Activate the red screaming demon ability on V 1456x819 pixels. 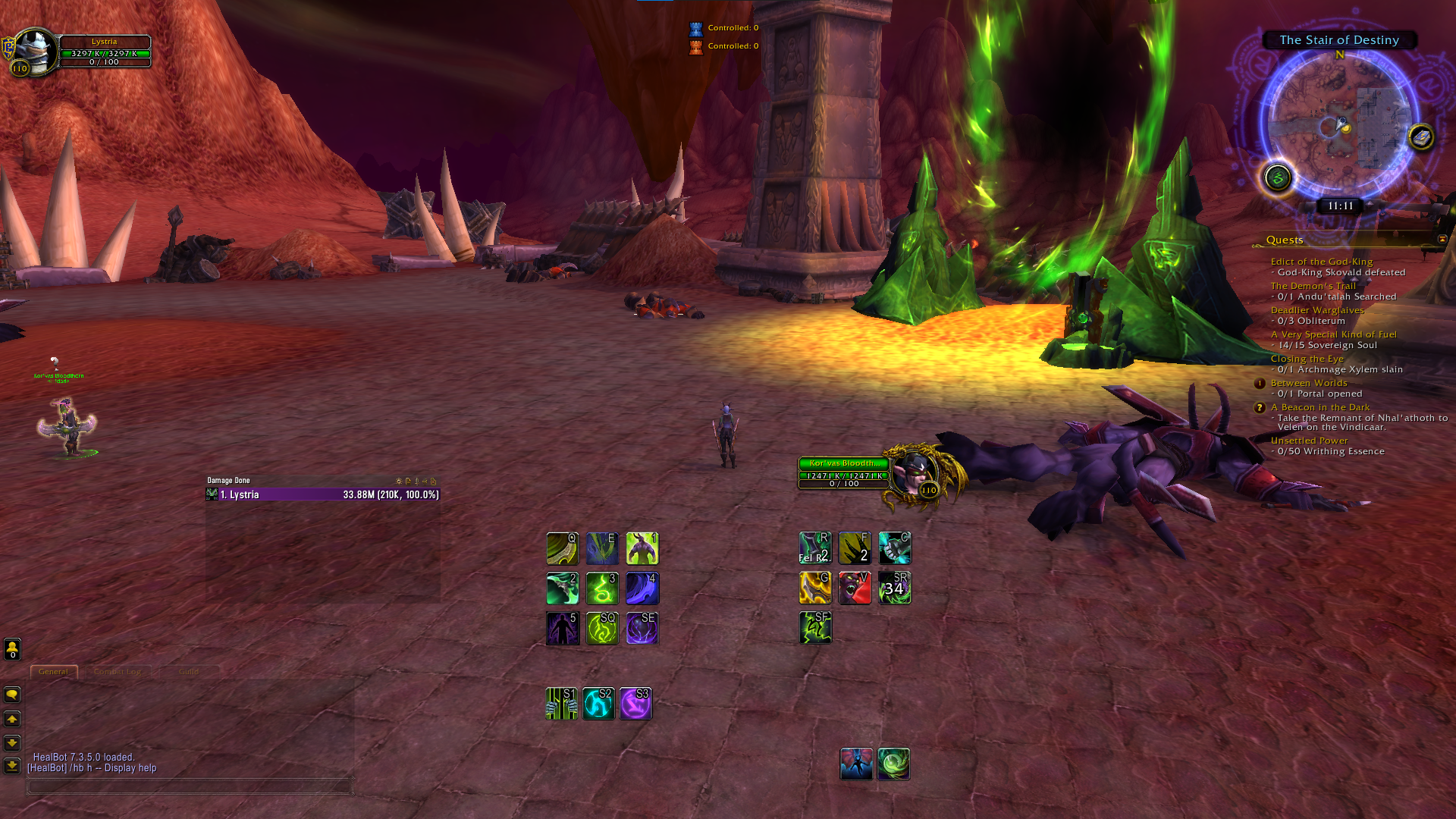tap(855, 588)
